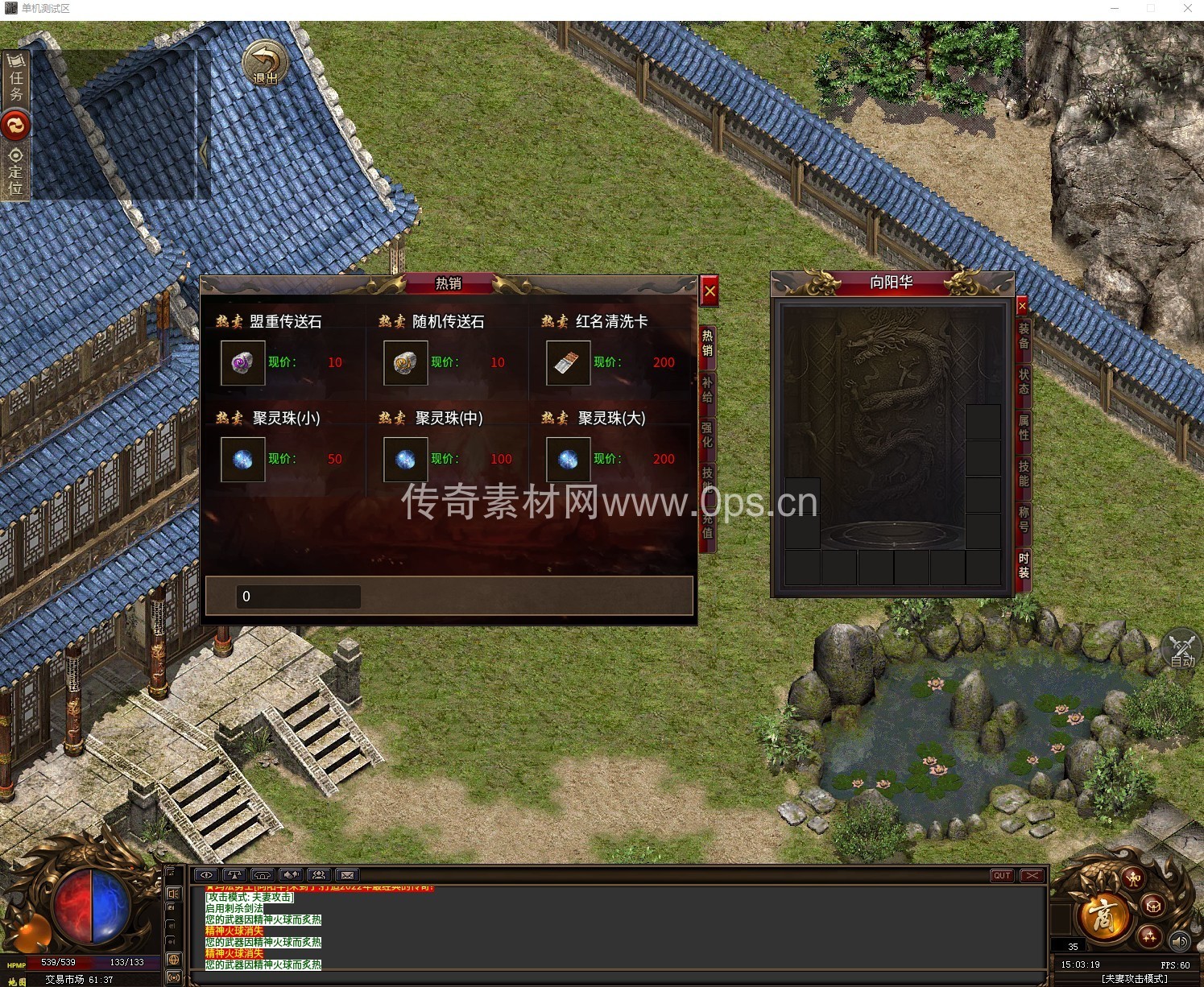
Task: Toggle the 自动 auto-combat button
Action: [1182, 650]
